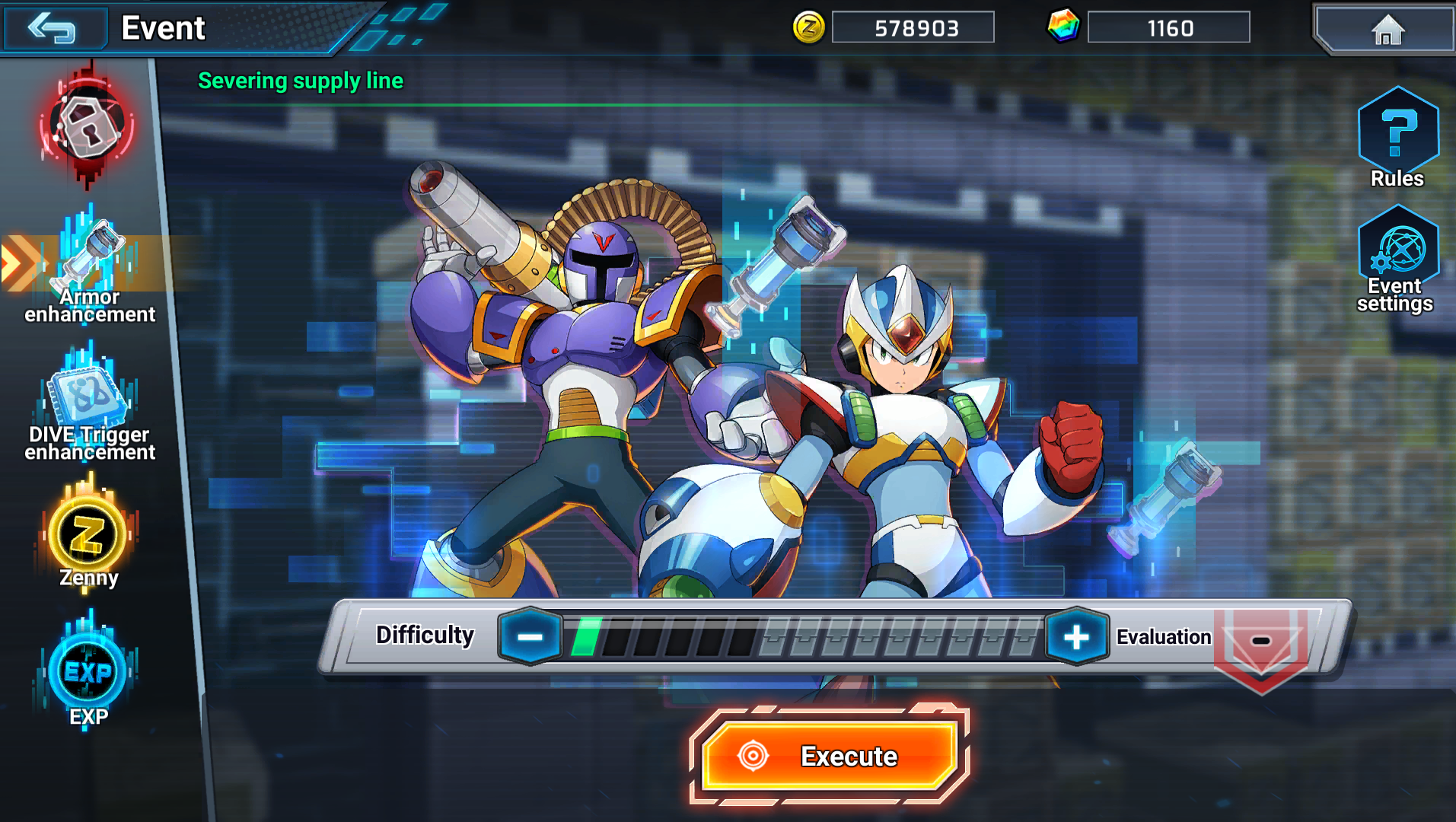Switch to DIVE Trigger enhancement

coord(90,403)
